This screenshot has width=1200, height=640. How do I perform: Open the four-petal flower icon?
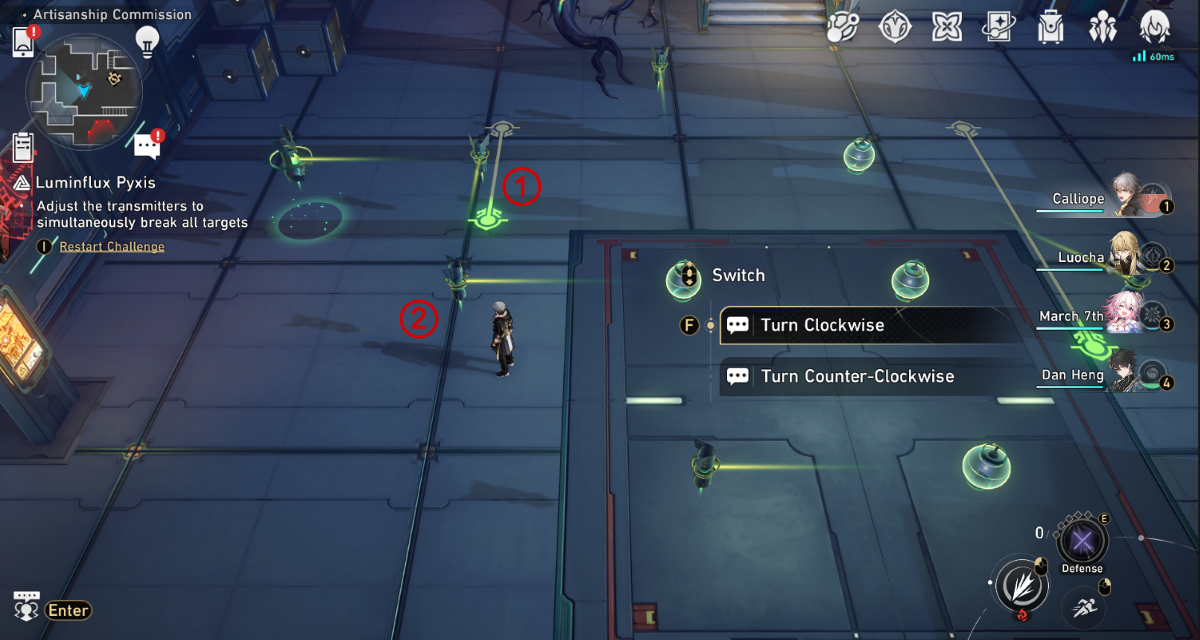click(x=946, y=27)
